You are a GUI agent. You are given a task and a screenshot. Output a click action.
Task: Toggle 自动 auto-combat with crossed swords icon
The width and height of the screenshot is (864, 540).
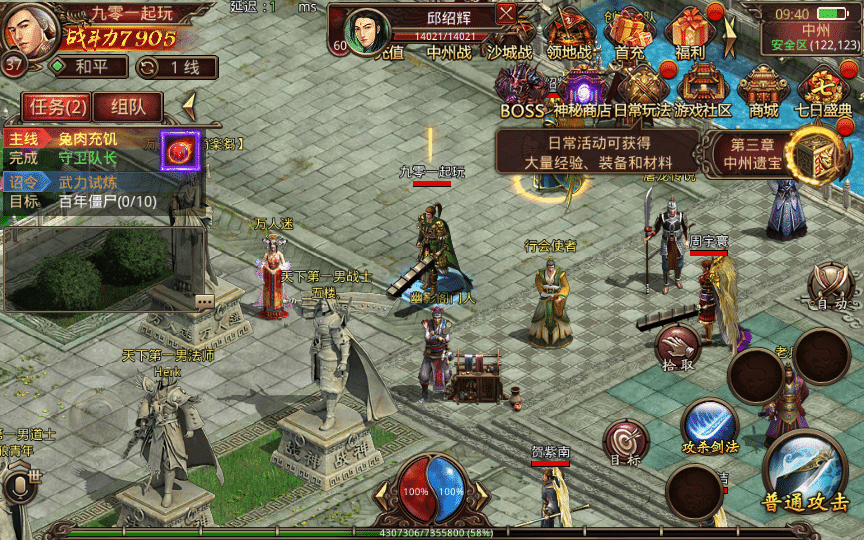[831, 285]
